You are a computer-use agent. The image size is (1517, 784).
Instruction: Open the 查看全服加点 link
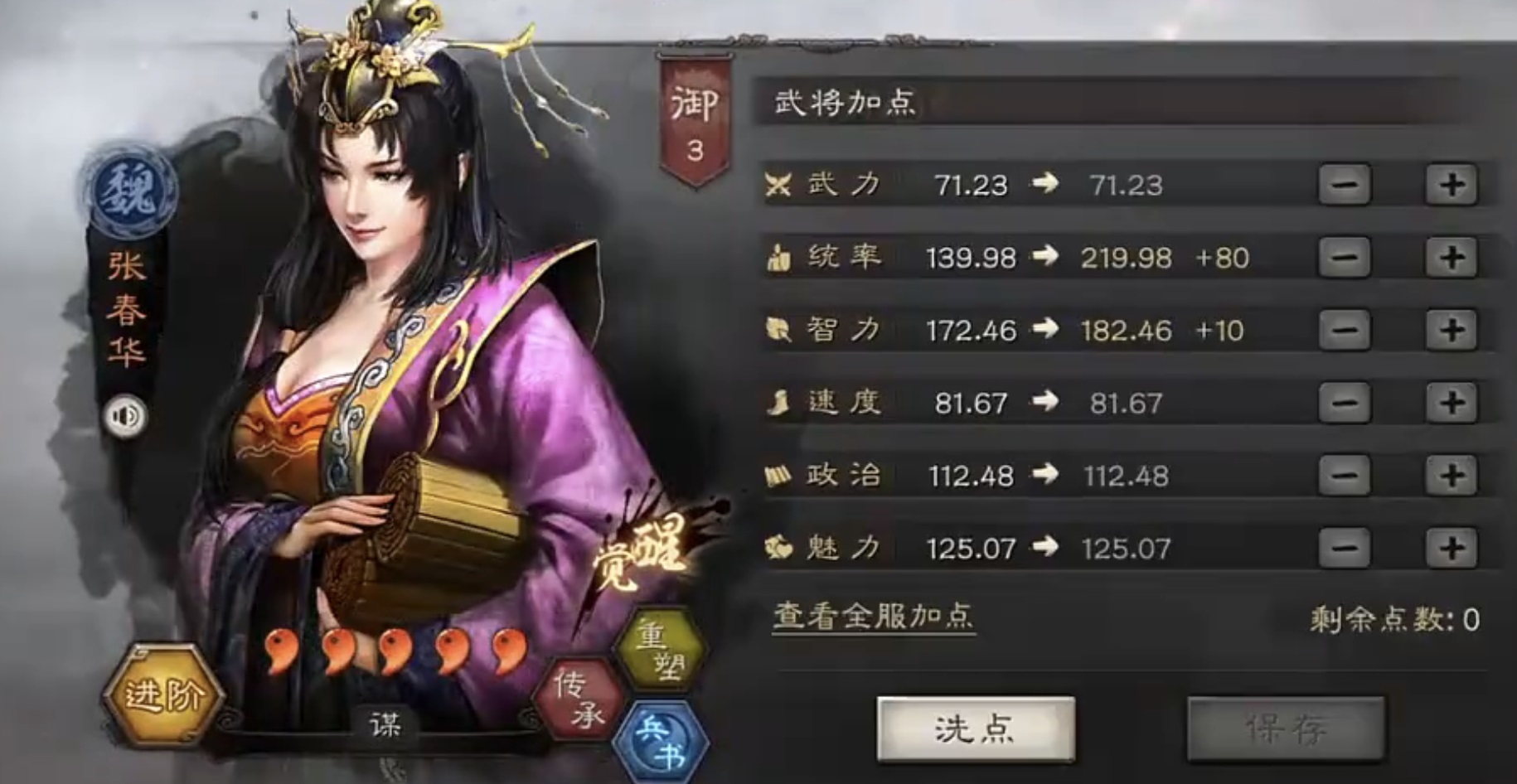click(x=872, y=616)
